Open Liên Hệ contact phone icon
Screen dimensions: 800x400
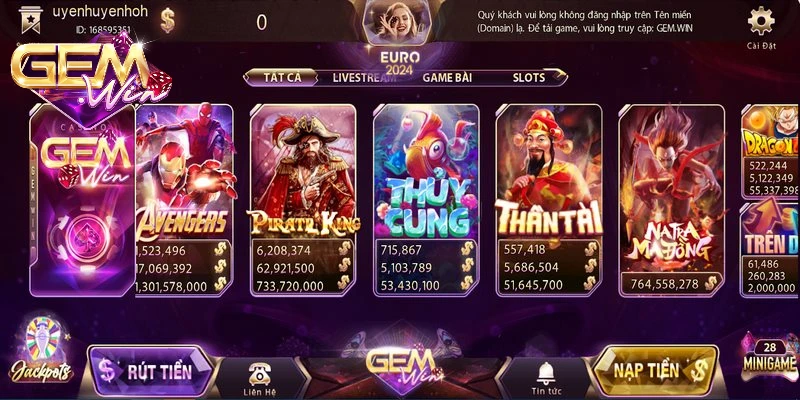(261, 377)
